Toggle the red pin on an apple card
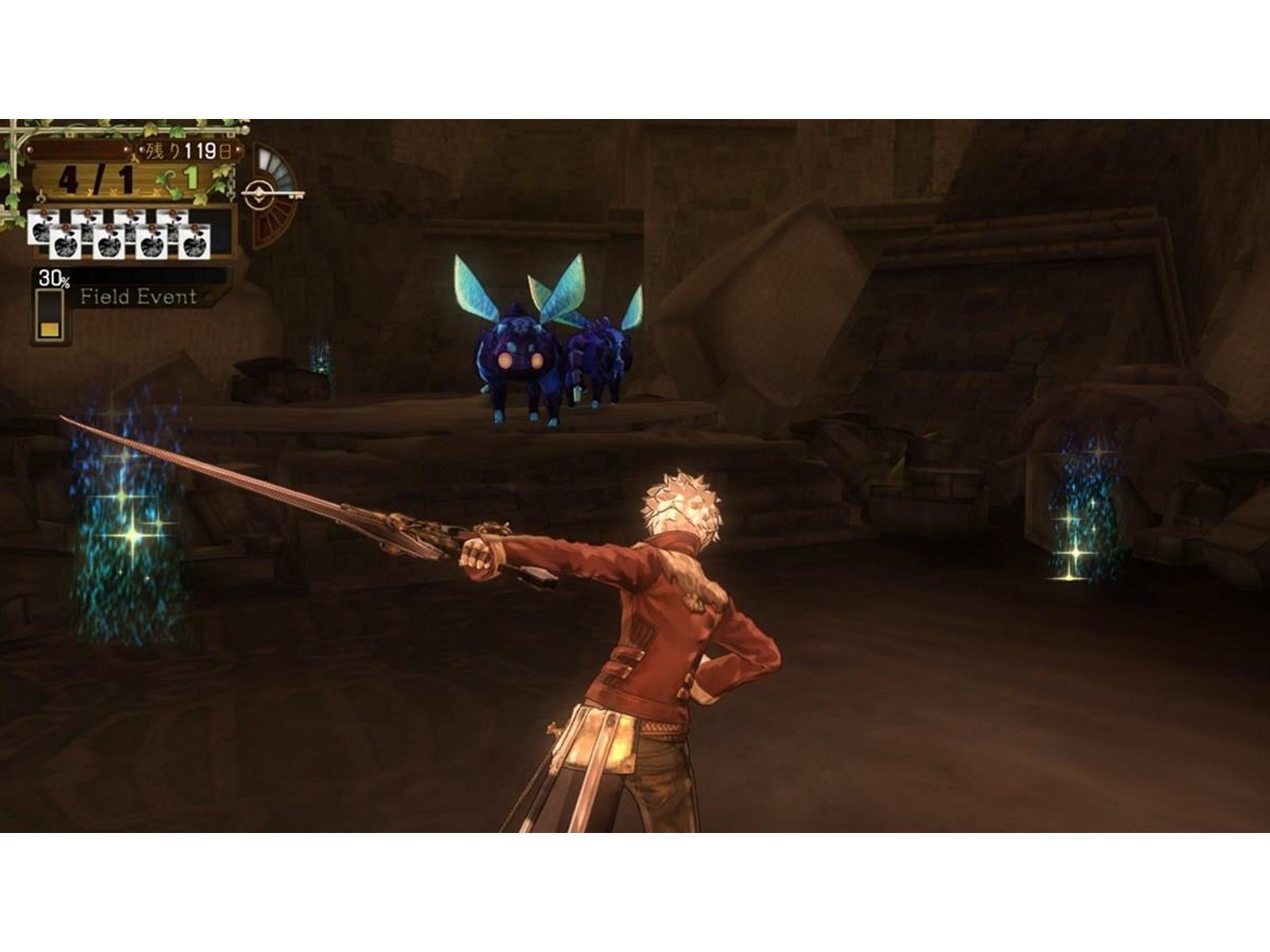 (64, 228)
